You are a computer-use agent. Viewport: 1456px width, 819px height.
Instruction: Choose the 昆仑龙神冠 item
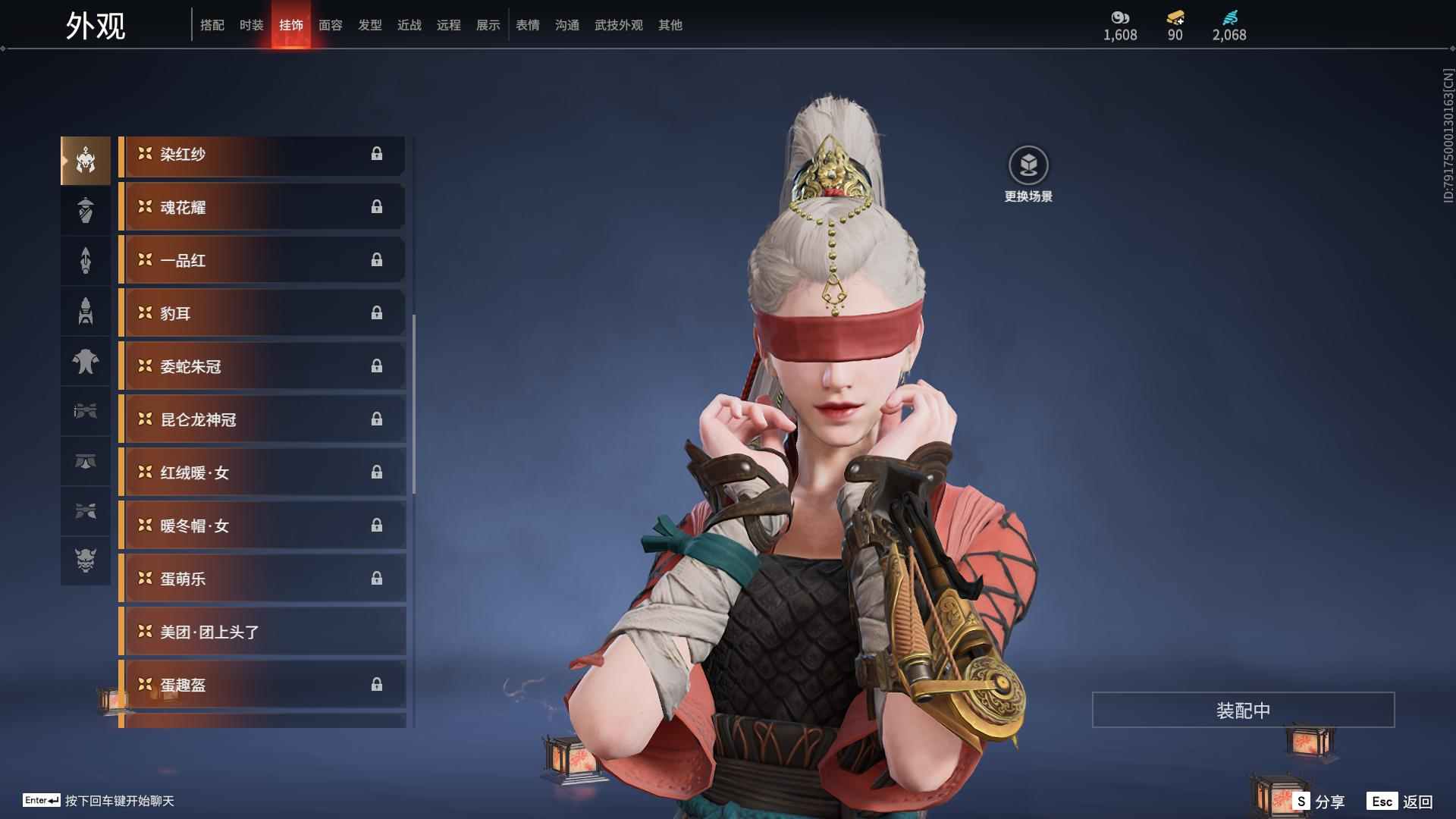[262, 419]
